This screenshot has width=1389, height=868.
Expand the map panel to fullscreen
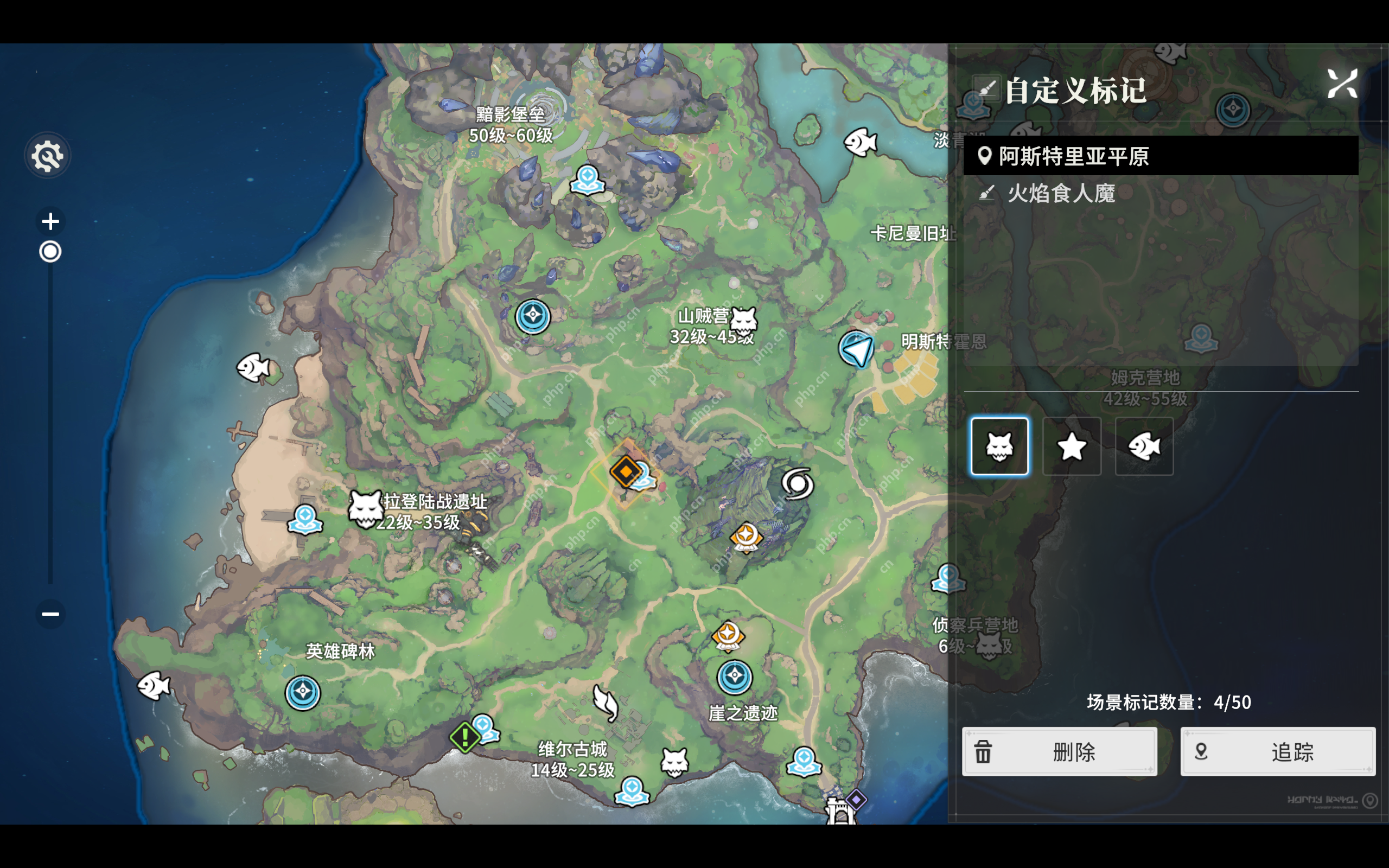[1343, 83]
